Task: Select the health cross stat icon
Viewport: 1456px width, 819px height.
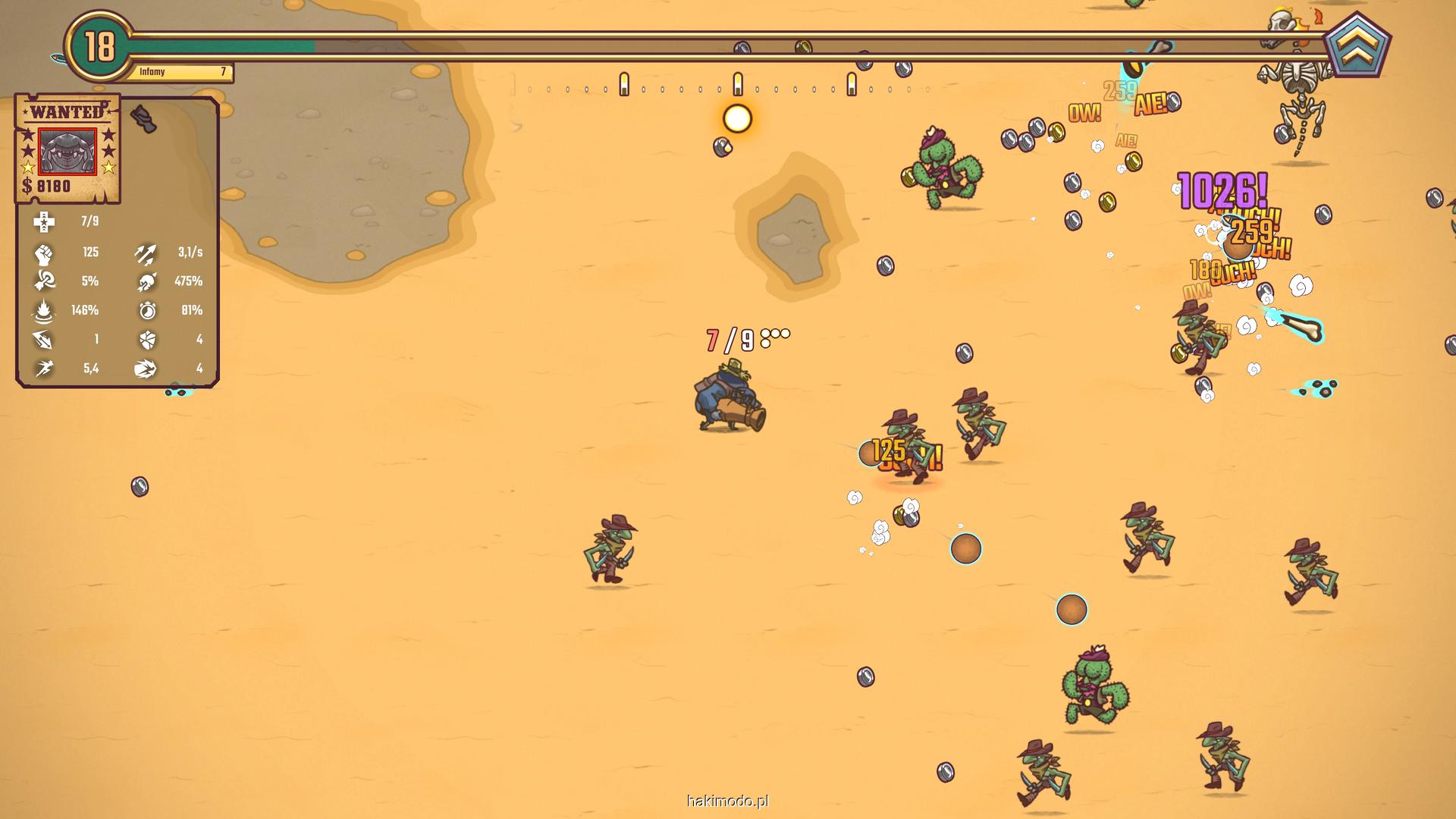Action: (44, 221)
